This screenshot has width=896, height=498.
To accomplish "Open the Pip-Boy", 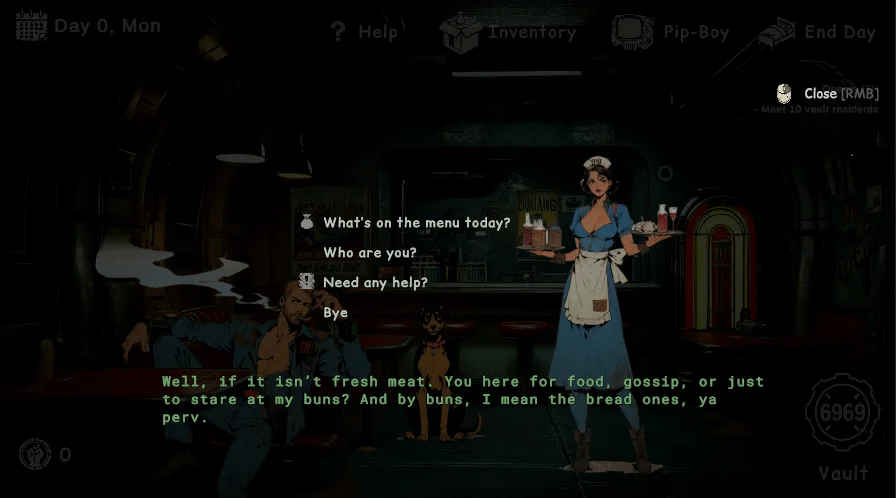I will click(670, 32).
